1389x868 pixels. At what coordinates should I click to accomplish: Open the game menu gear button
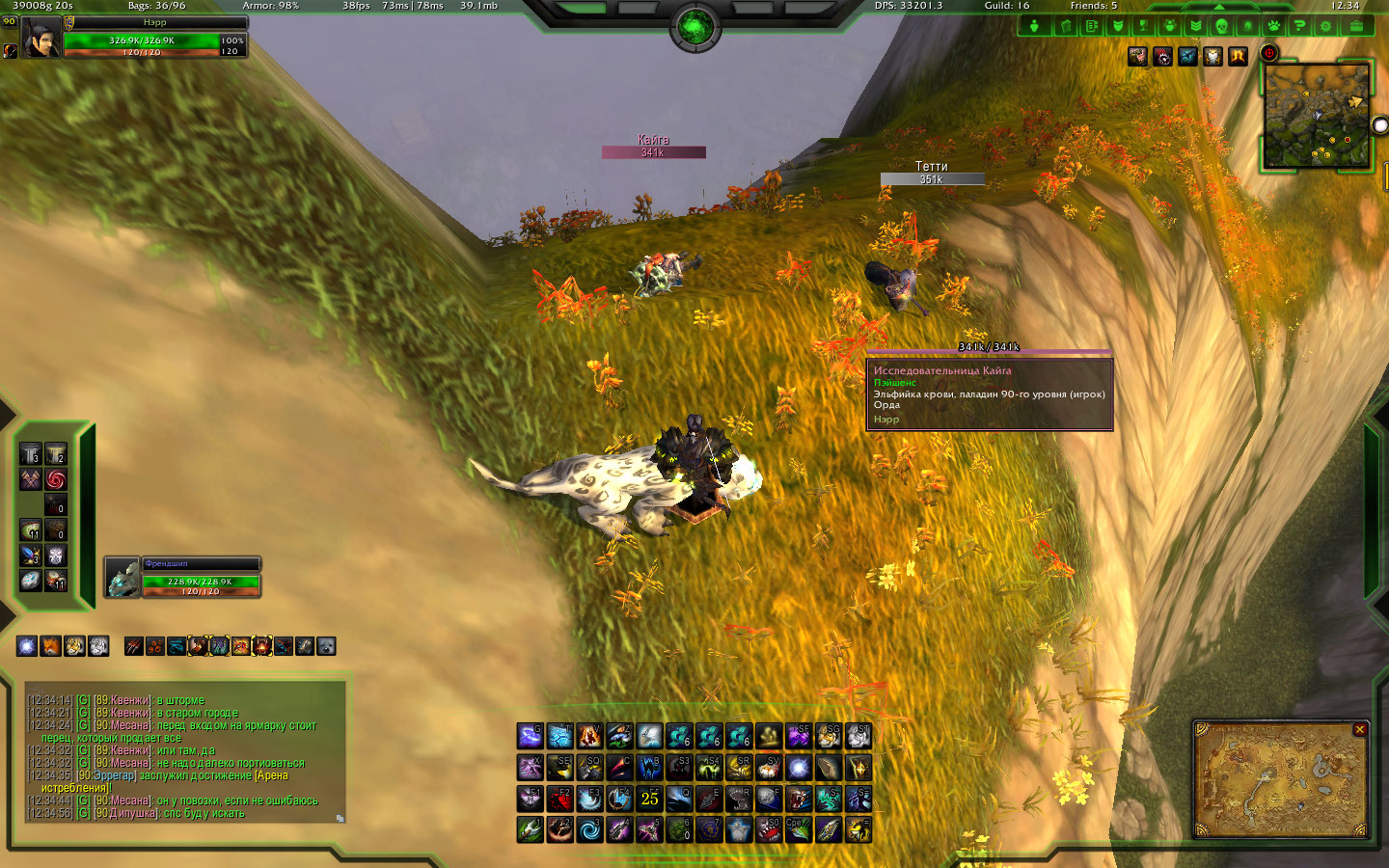point(1326,26)
